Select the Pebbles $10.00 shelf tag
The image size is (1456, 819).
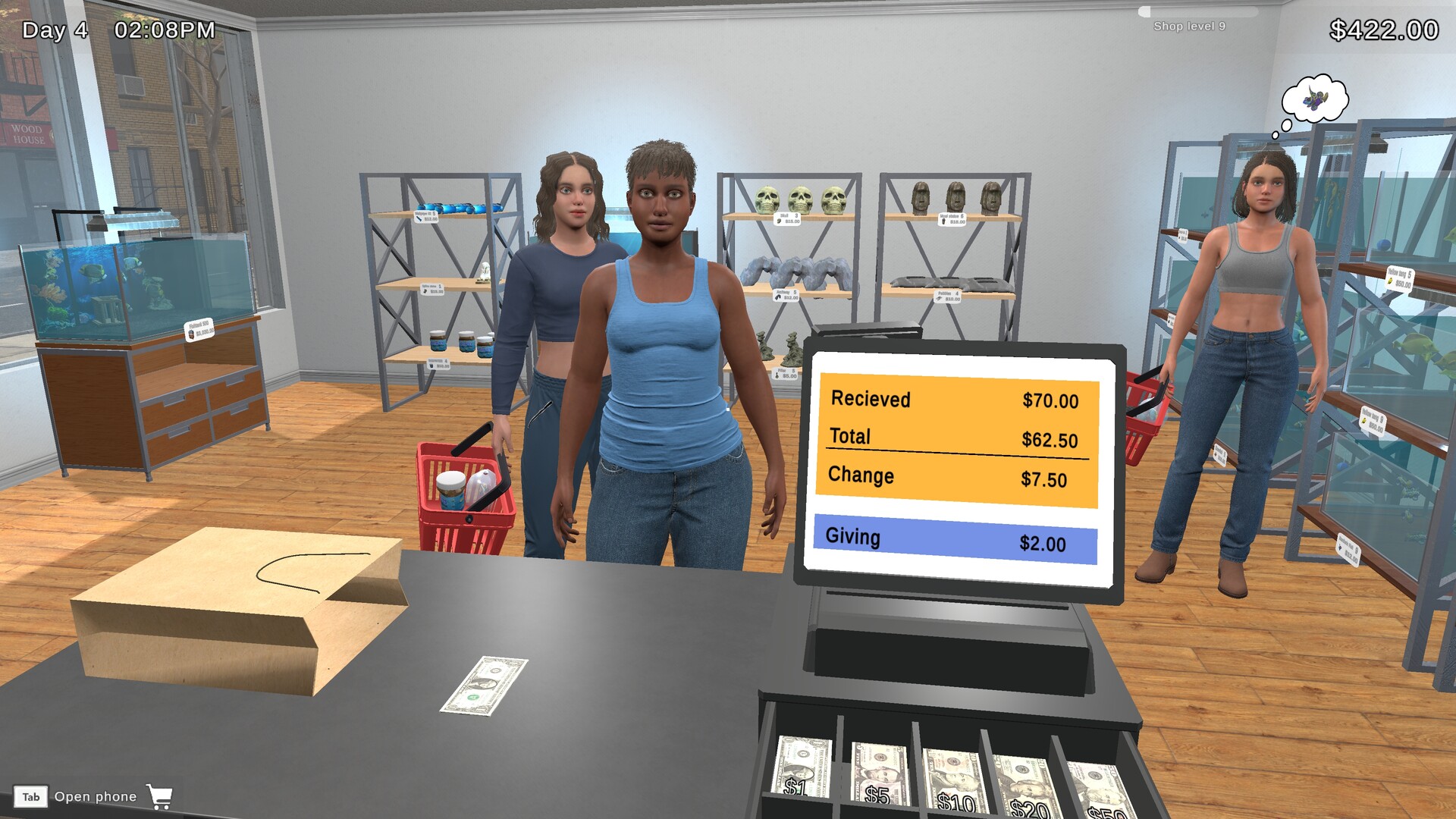click(x=948, y=296)
